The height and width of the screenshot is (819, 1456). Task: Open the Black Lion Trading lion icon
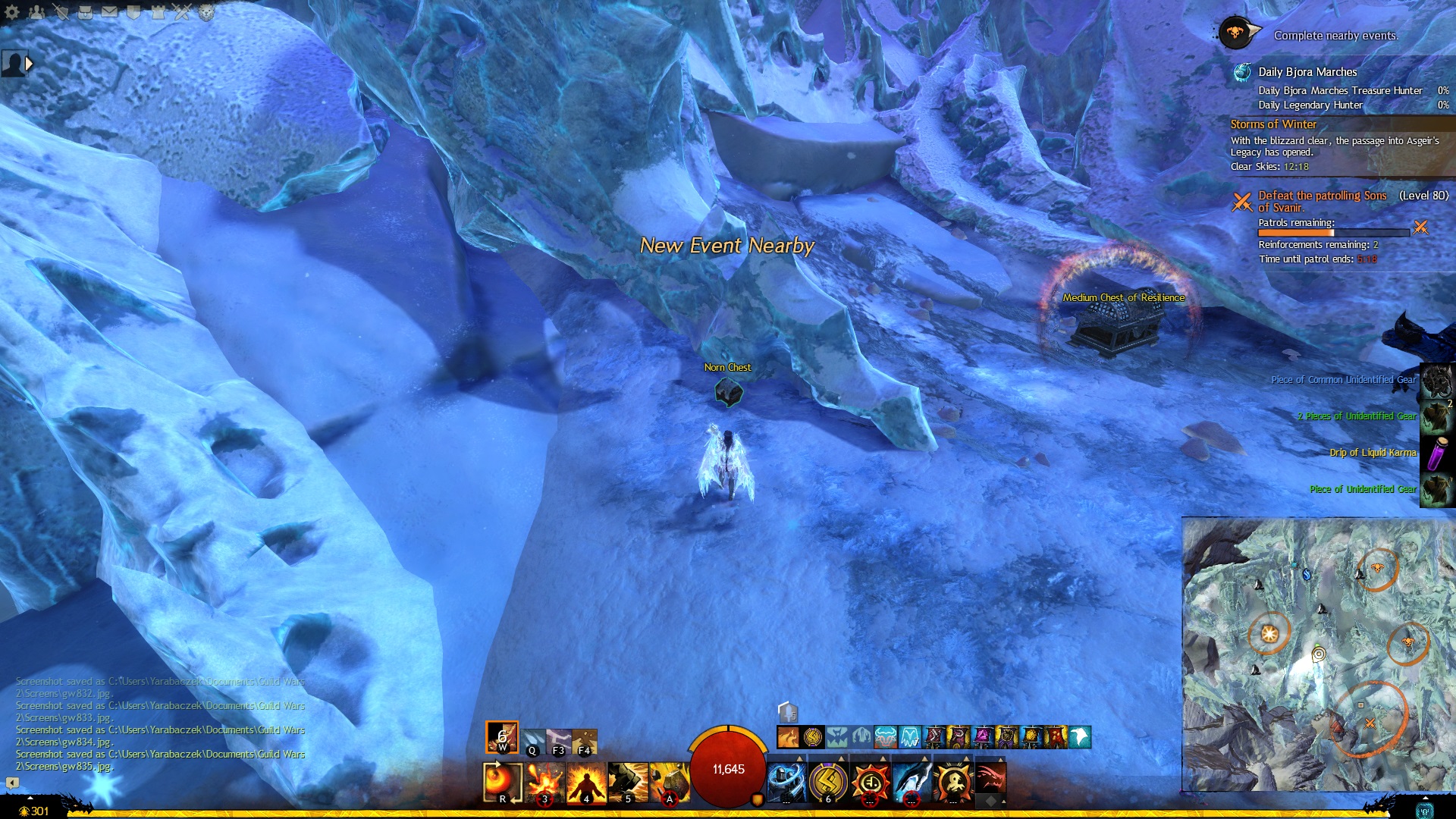(206, 12)
